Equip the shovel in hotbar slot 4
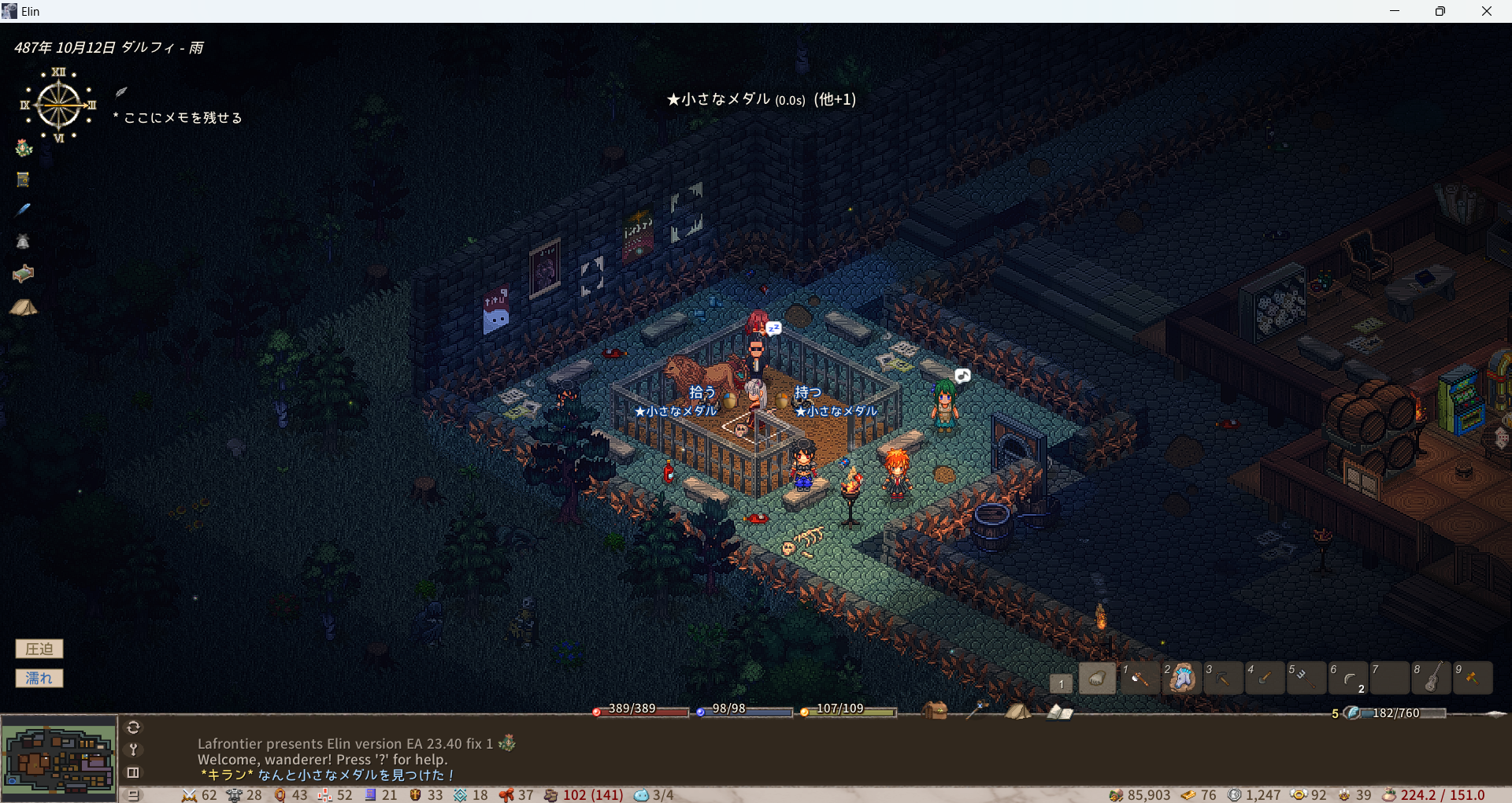The image size is (1512, 803). 1265,678
